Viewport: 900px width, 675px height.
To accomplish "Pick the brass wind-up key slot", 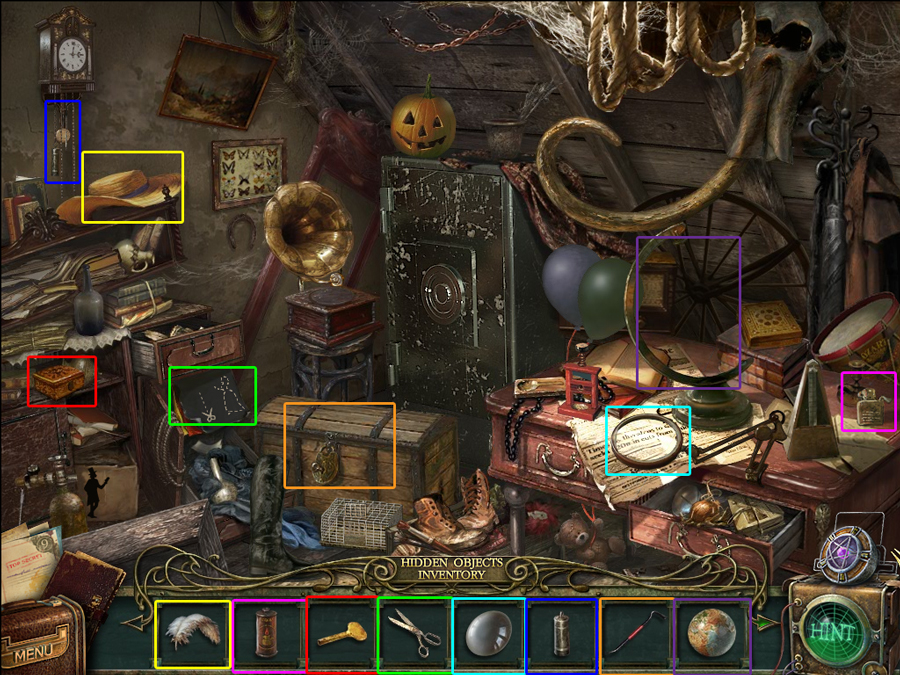I will (341, 634).
